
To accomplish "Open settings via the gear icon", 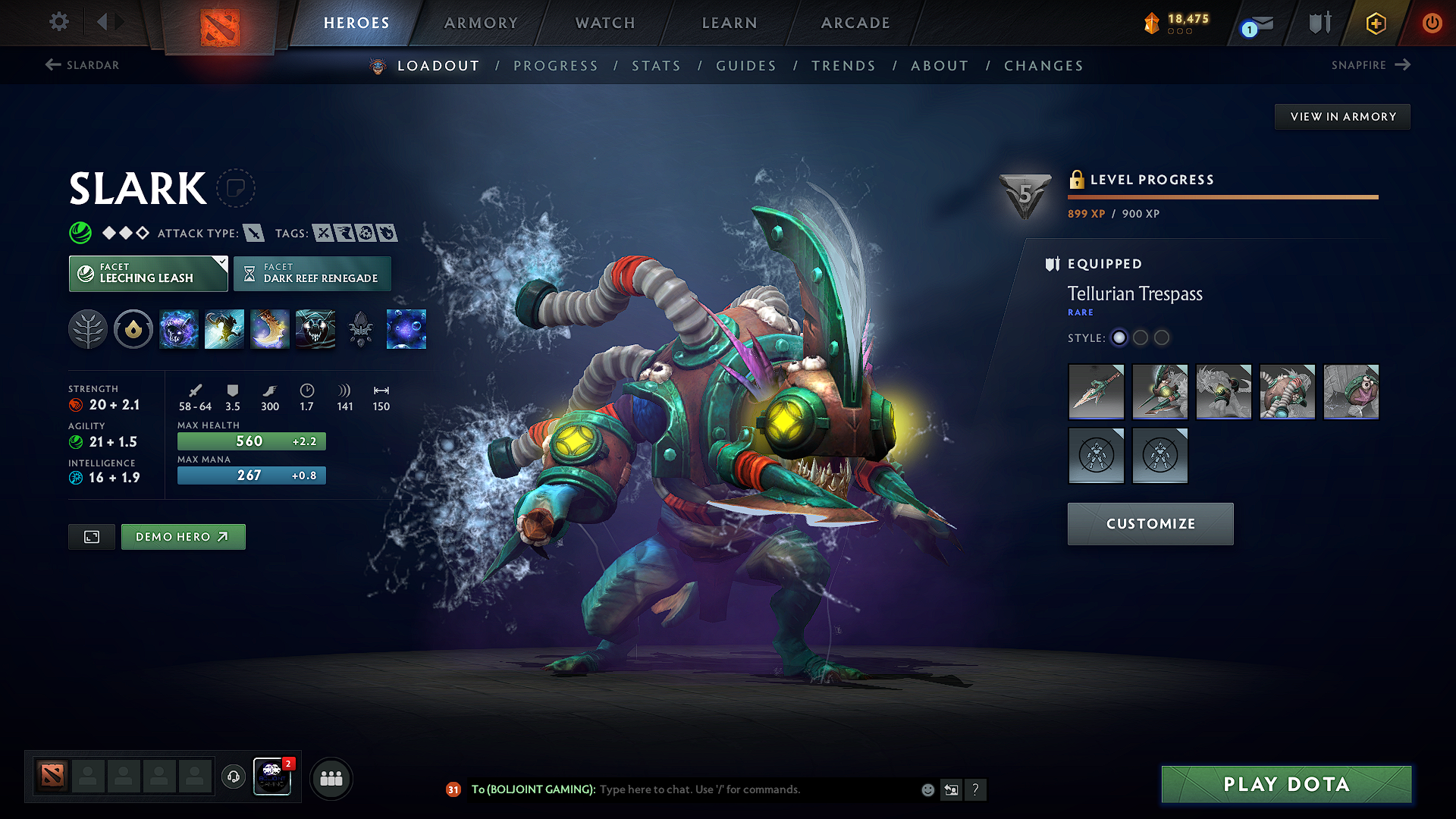I will tap(59, 22).
